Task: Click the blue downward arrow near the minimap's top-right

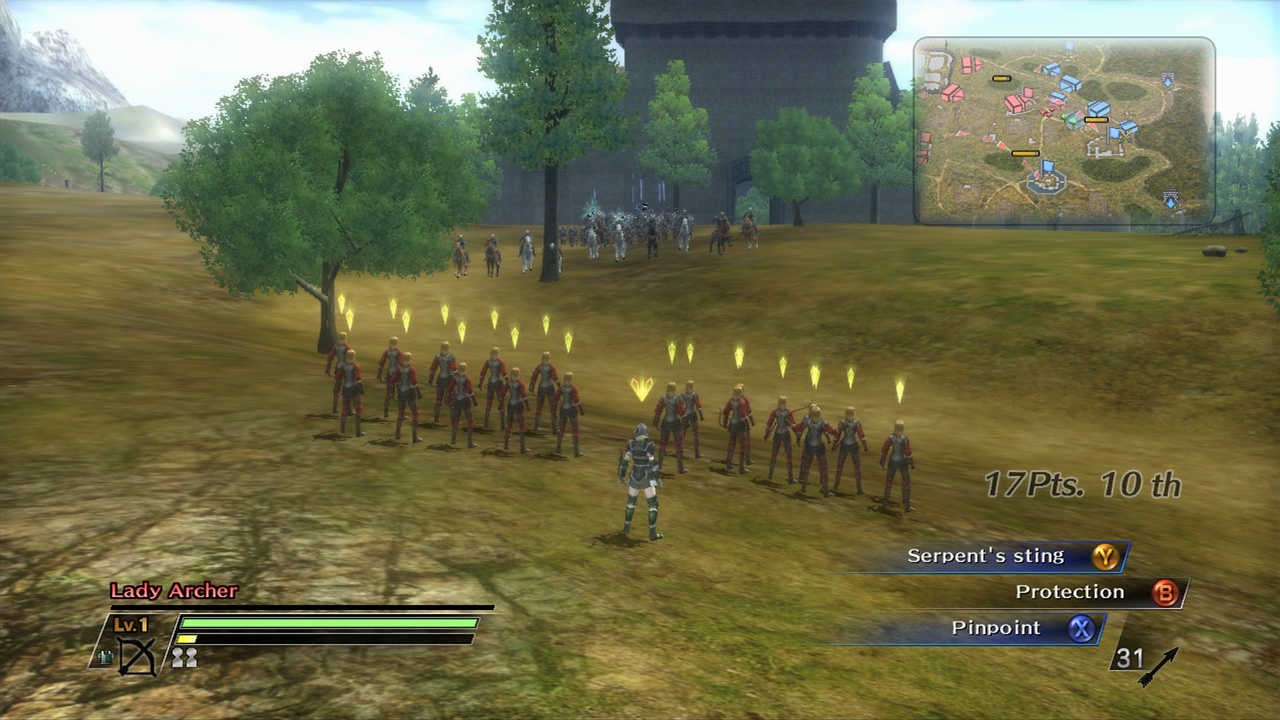Action: (1168, 81)
